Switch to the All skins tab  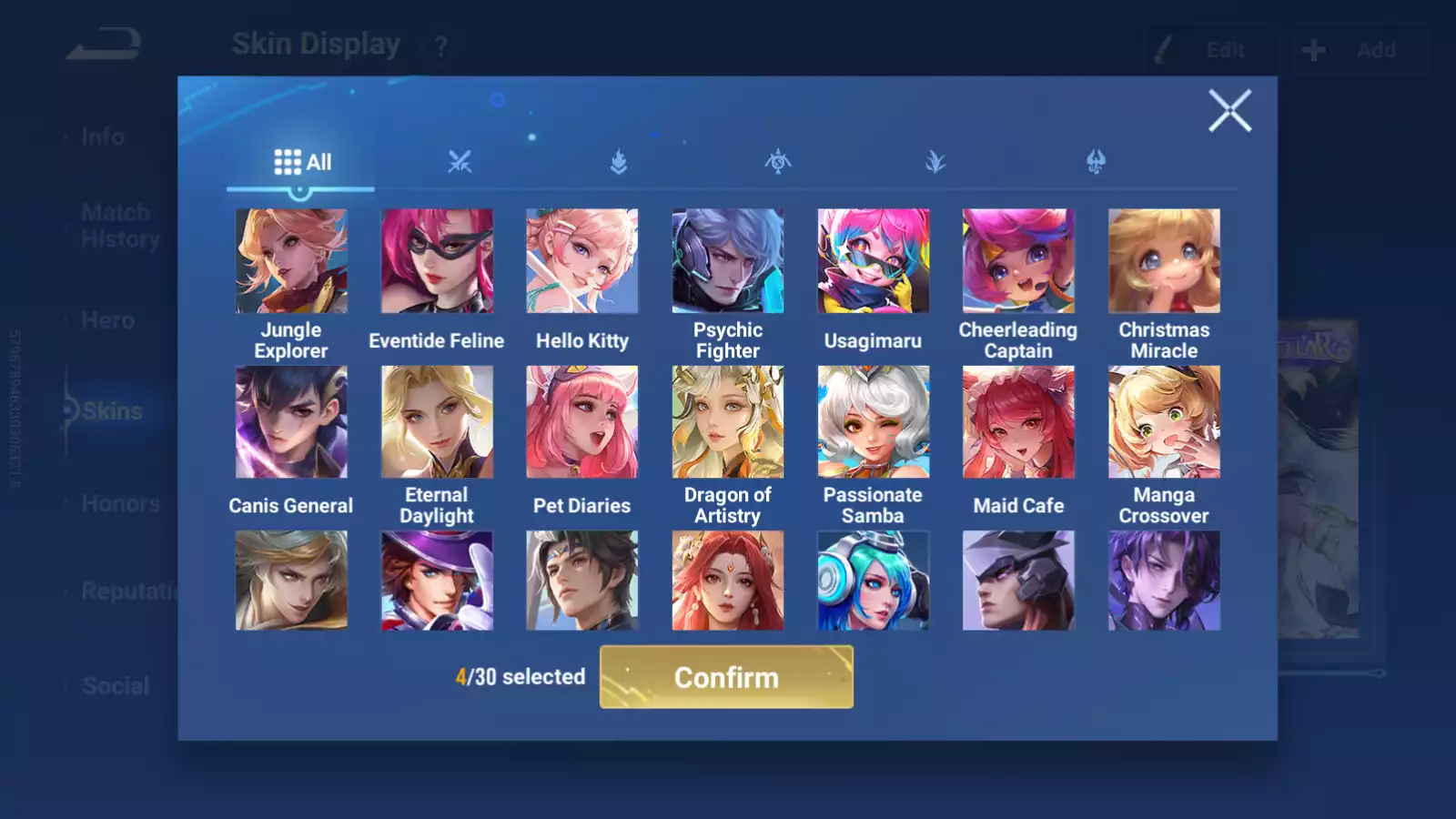(302, 163)
